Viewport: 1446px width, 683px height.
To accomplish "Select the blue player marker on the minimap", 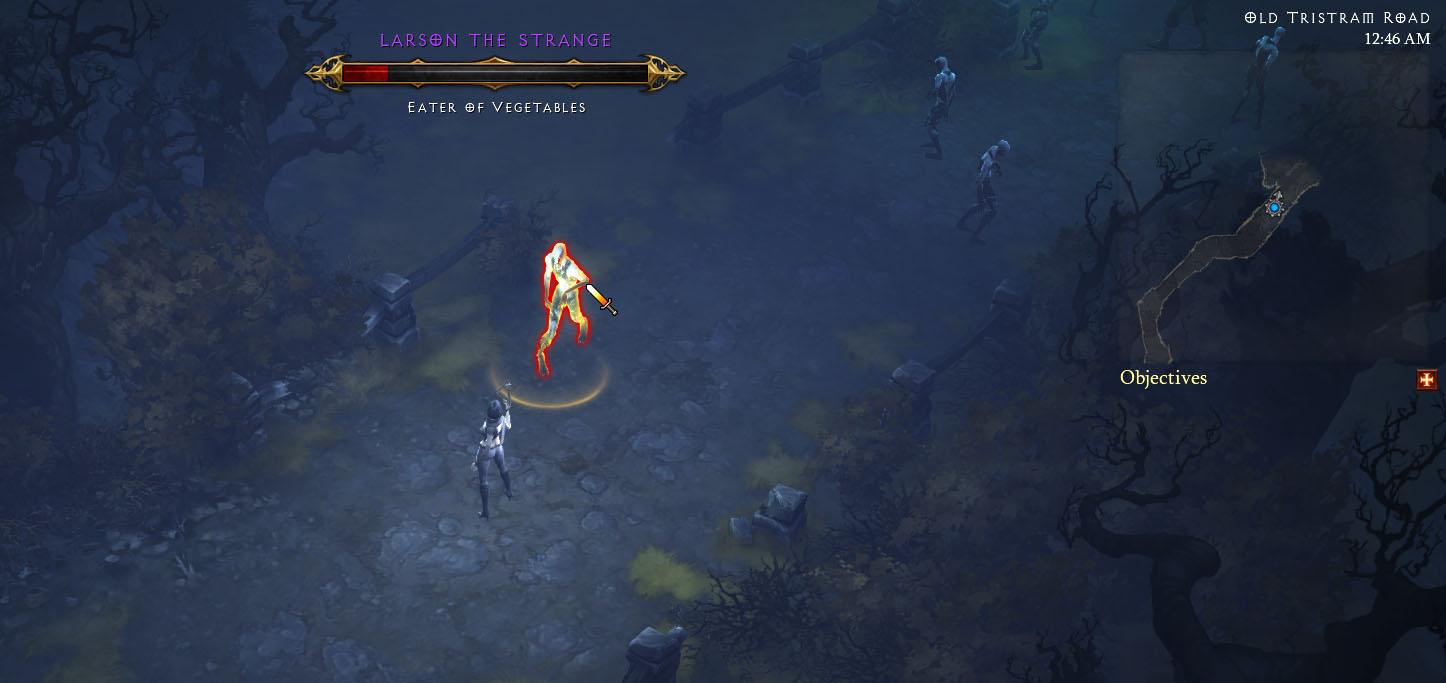I will pos(1274,207).
